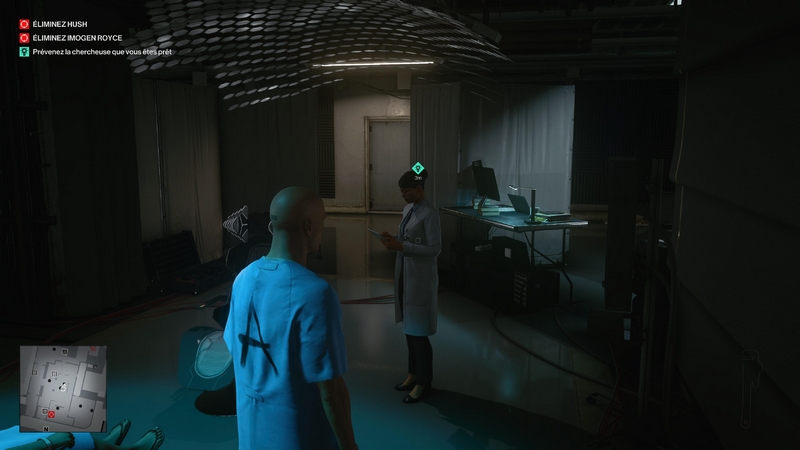Image resolution: width=800 pixels, height=450 pixels.
Task: Click the green diamond marker above the researcher
Action: point(418,168)
